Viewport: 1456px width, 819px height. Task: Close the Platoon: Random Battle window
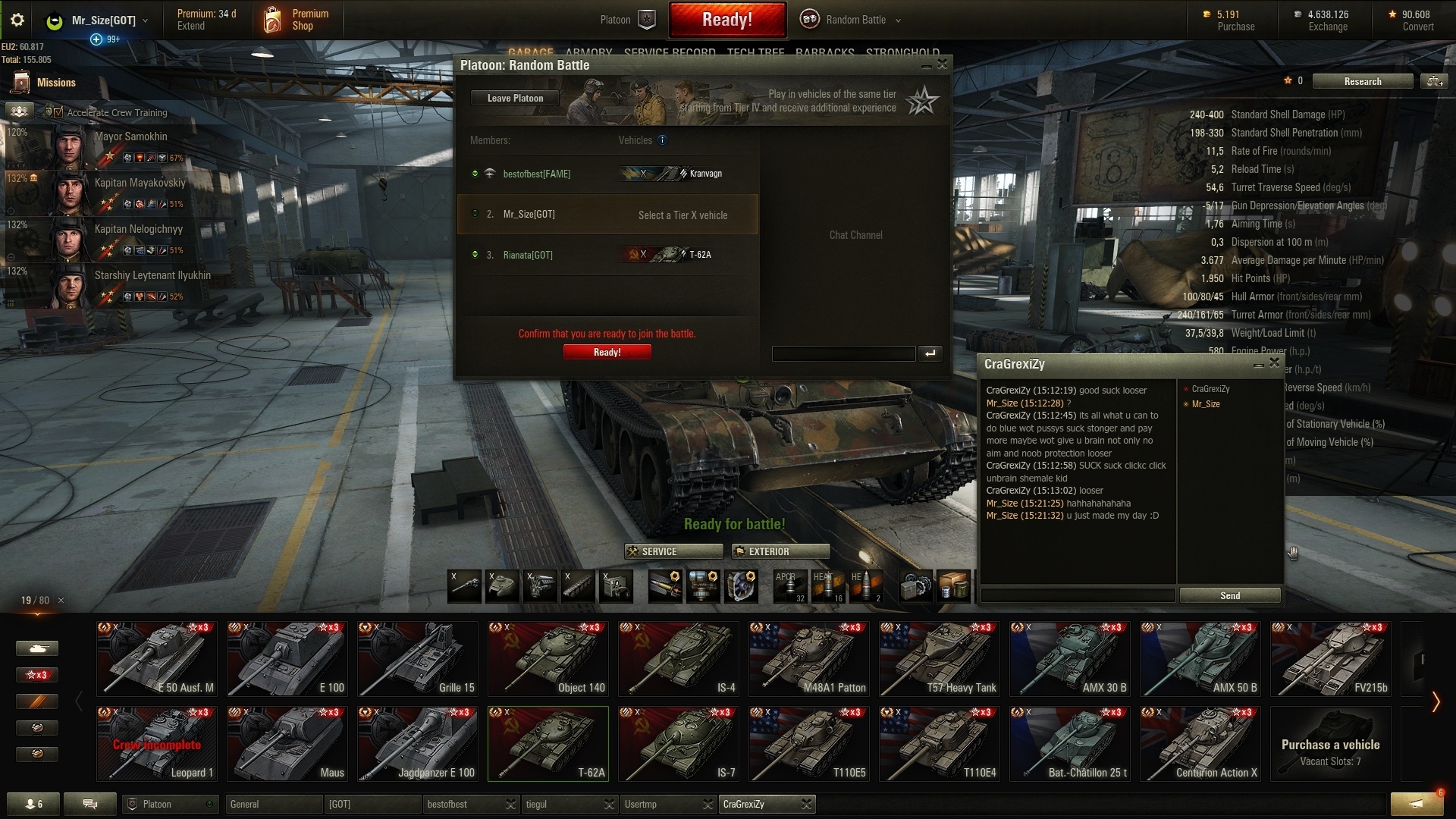point(942,65)
